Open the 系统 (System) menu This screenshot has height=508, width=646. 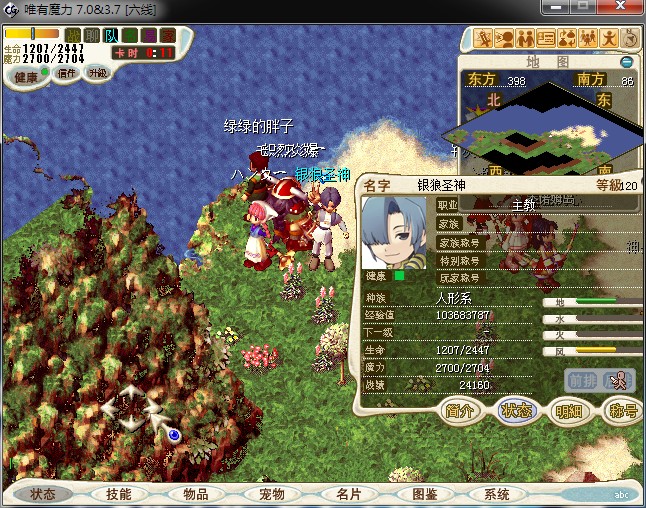point(497,494)
